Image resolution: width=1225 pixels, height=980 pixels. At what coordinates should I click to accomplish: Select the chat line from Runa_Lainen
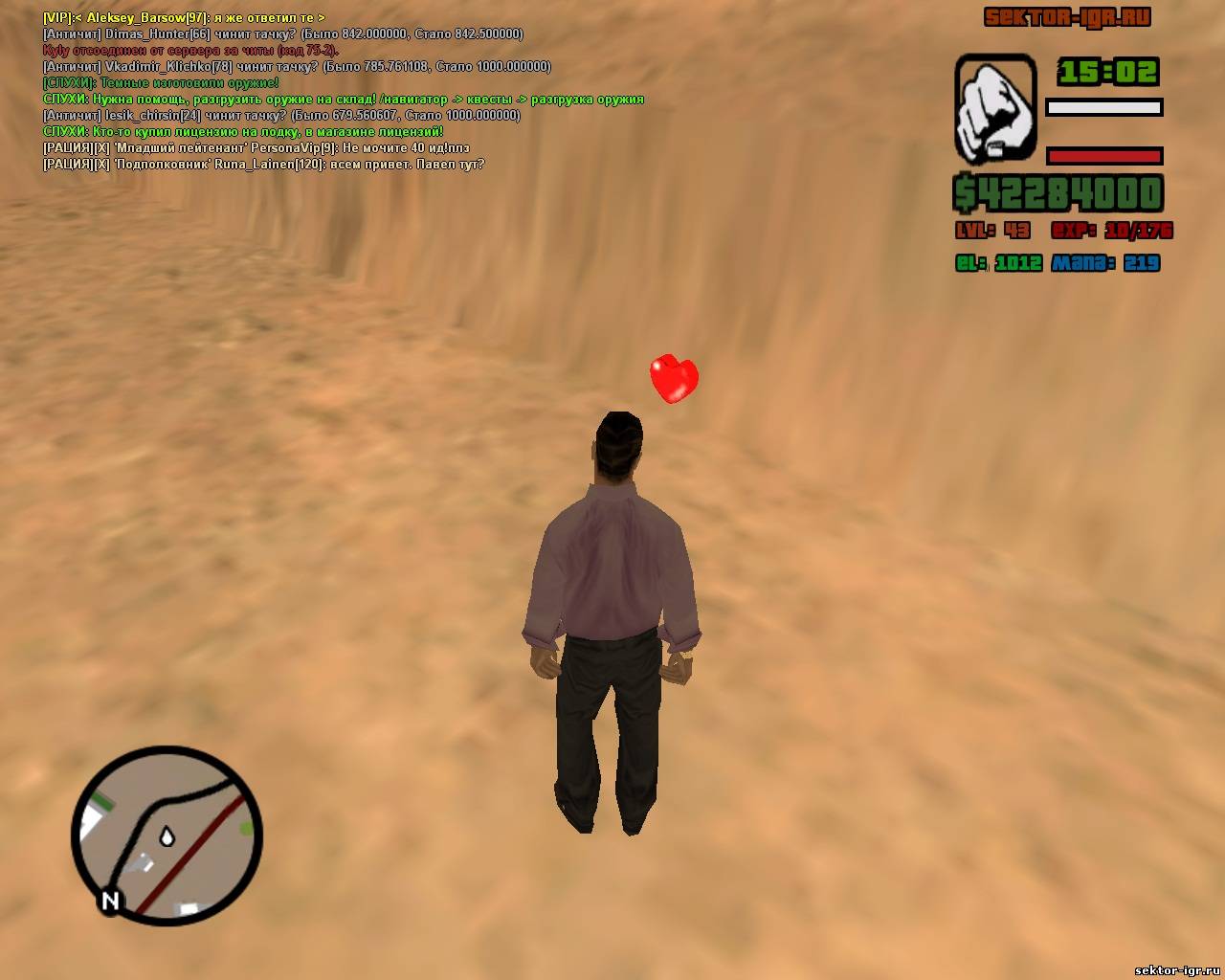(x=263, y=165)
